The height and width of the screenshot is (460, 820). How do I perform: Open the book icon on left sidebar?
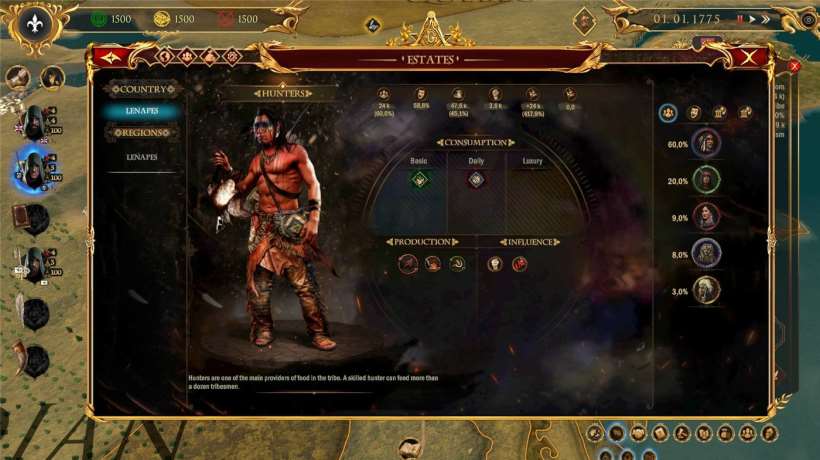coord(21,214)
